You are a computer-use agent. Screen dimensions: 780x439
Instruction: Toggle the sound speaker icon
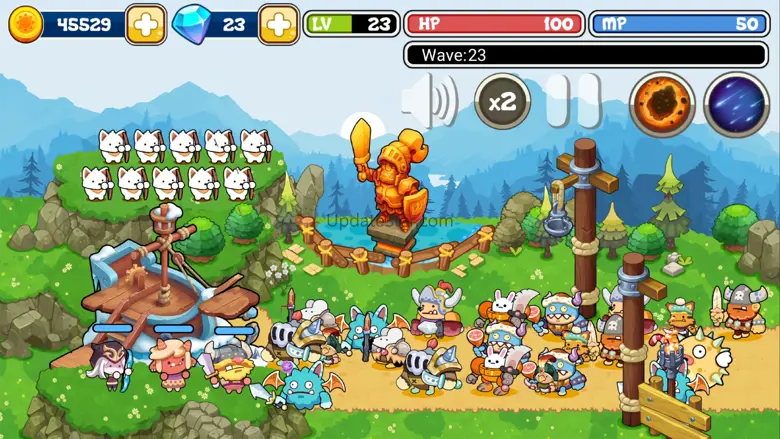pyautogui.click(x=428, y=101)
